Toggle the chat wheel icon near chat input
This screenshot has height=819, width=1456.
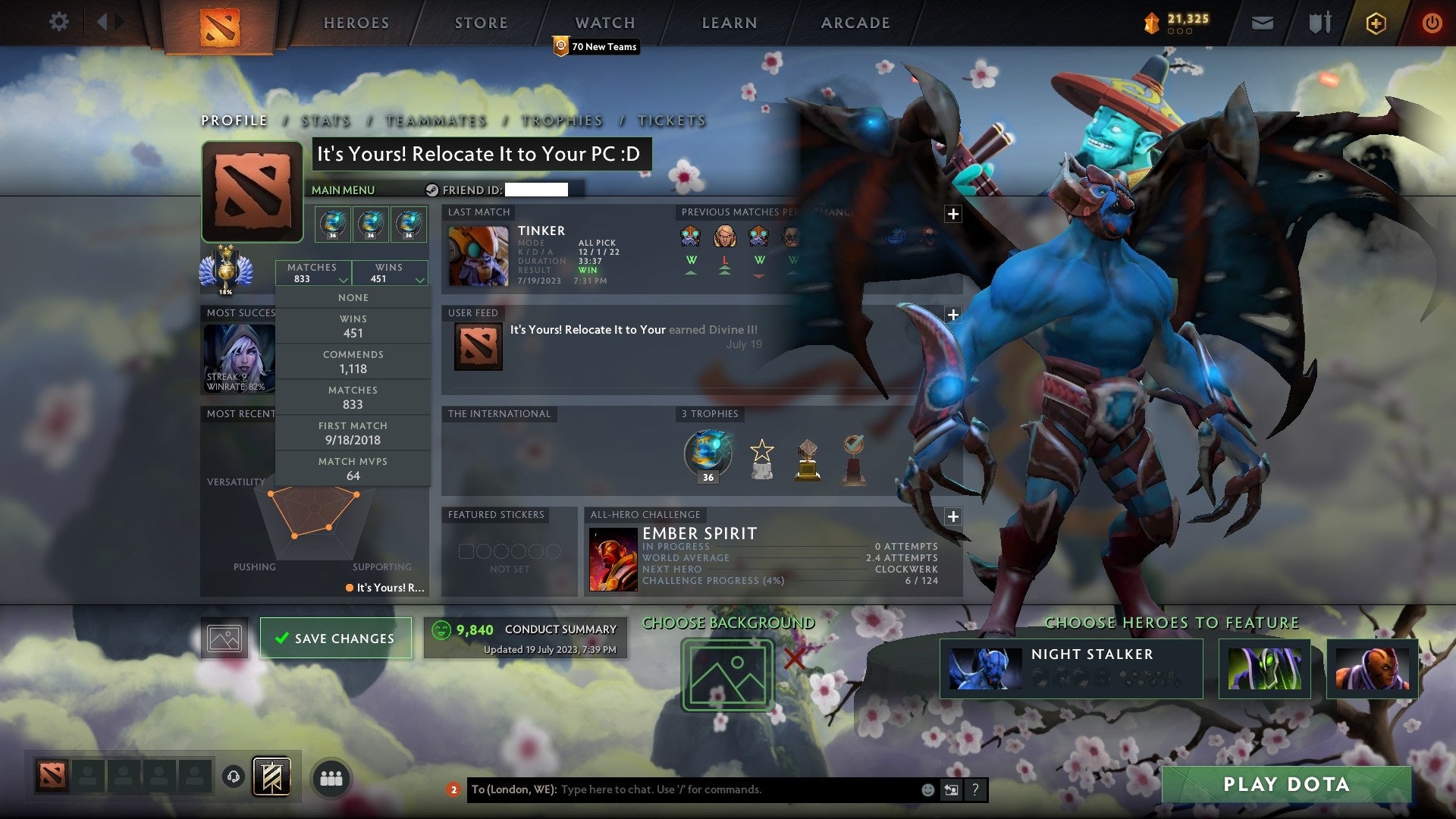pyautogui.click(x=951, y=789)
